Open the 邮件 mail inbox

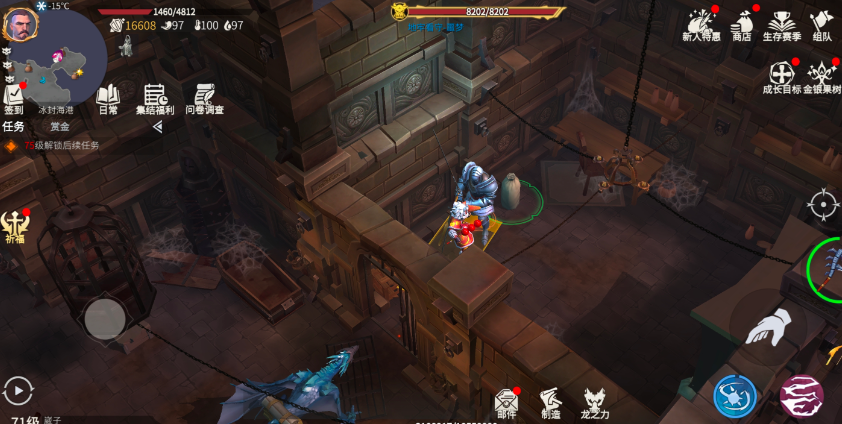pos(507,401)
